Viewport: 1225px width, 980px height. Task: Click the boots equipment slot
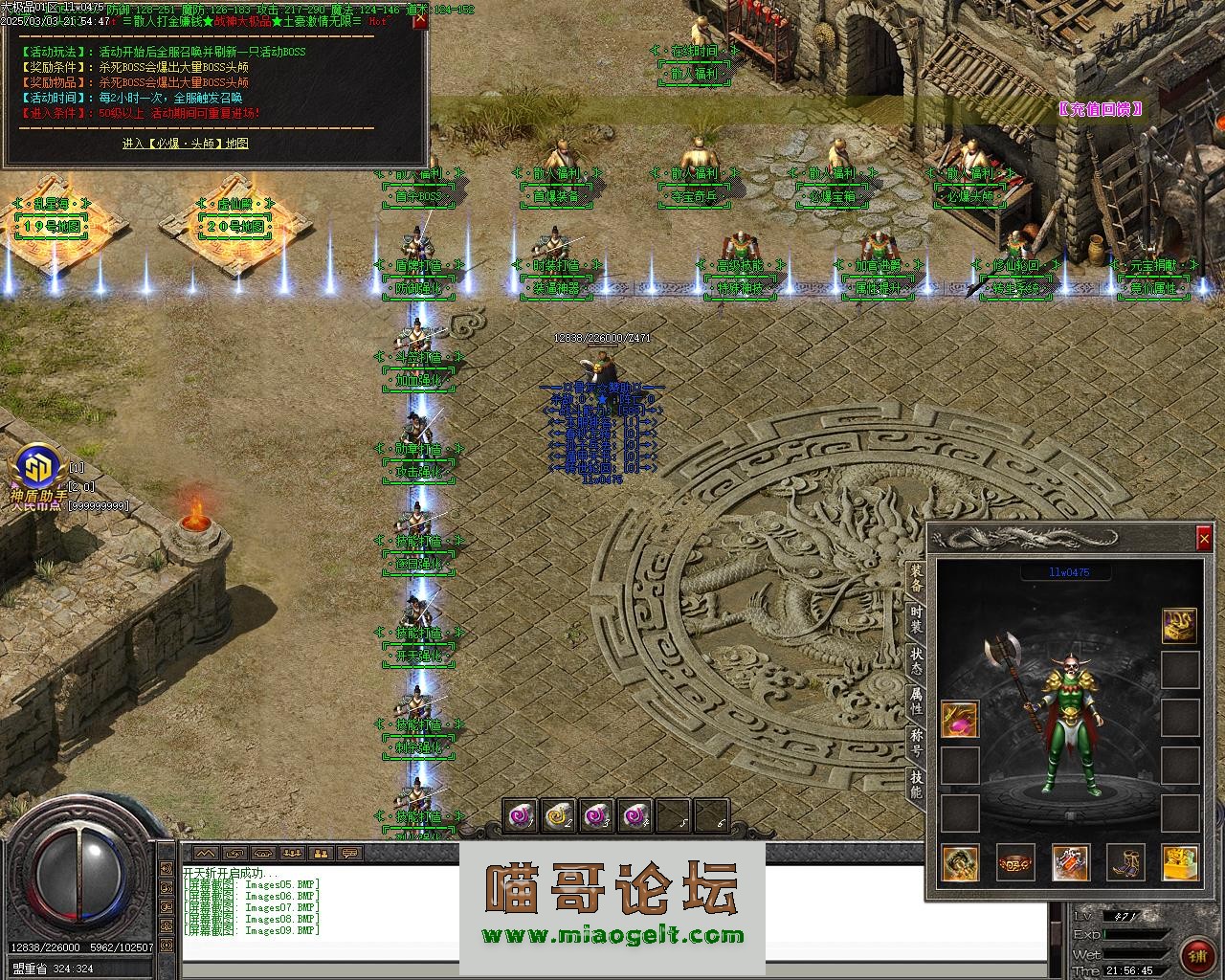tap(1125, 862)
